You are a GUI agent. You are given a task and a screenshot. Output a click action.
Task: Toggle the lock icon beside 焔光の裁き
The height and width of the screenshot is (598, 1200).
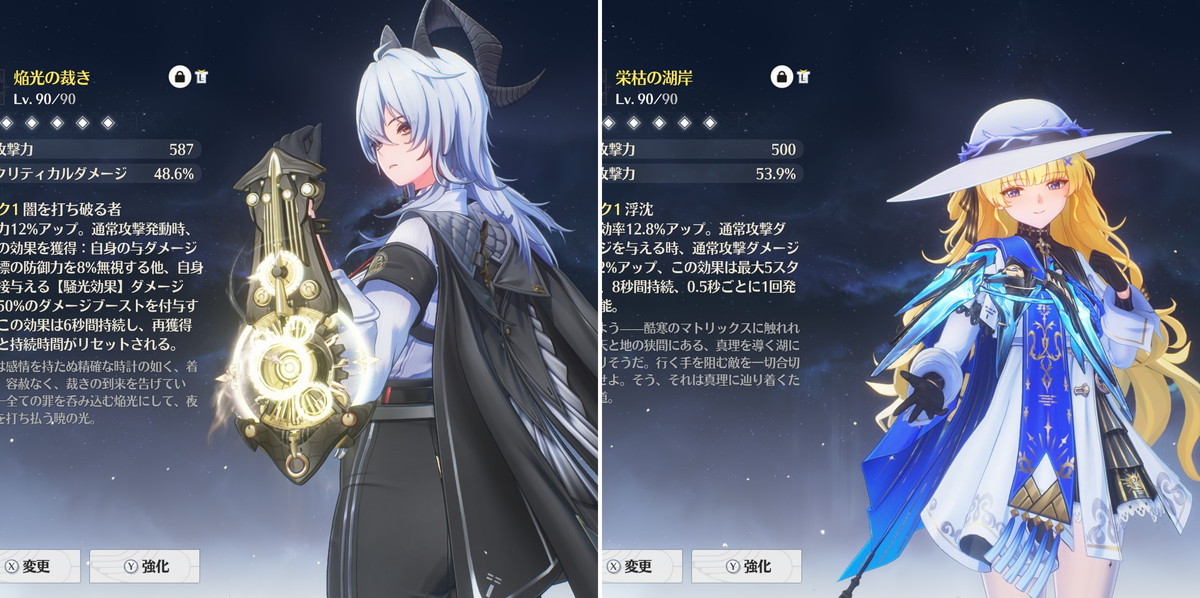[180, 77]
